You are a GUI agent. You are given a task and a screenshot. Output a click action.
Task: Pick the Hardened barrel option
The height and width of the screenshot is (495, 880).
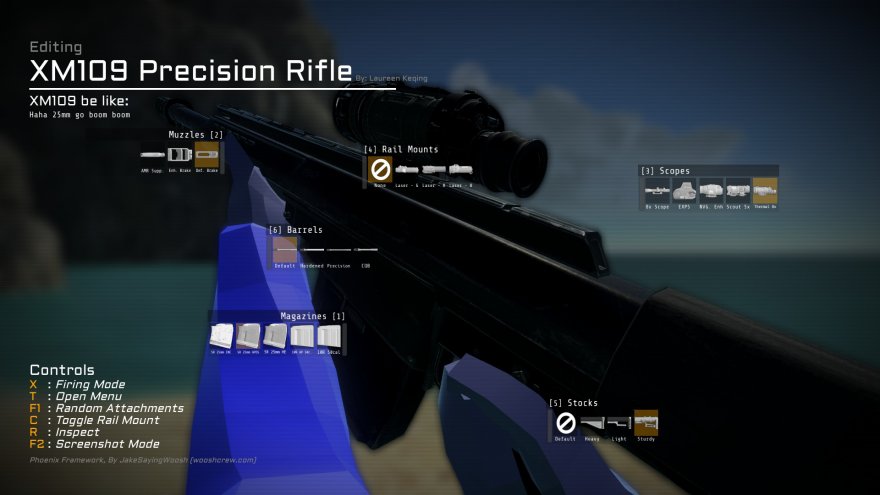(314, 250)
